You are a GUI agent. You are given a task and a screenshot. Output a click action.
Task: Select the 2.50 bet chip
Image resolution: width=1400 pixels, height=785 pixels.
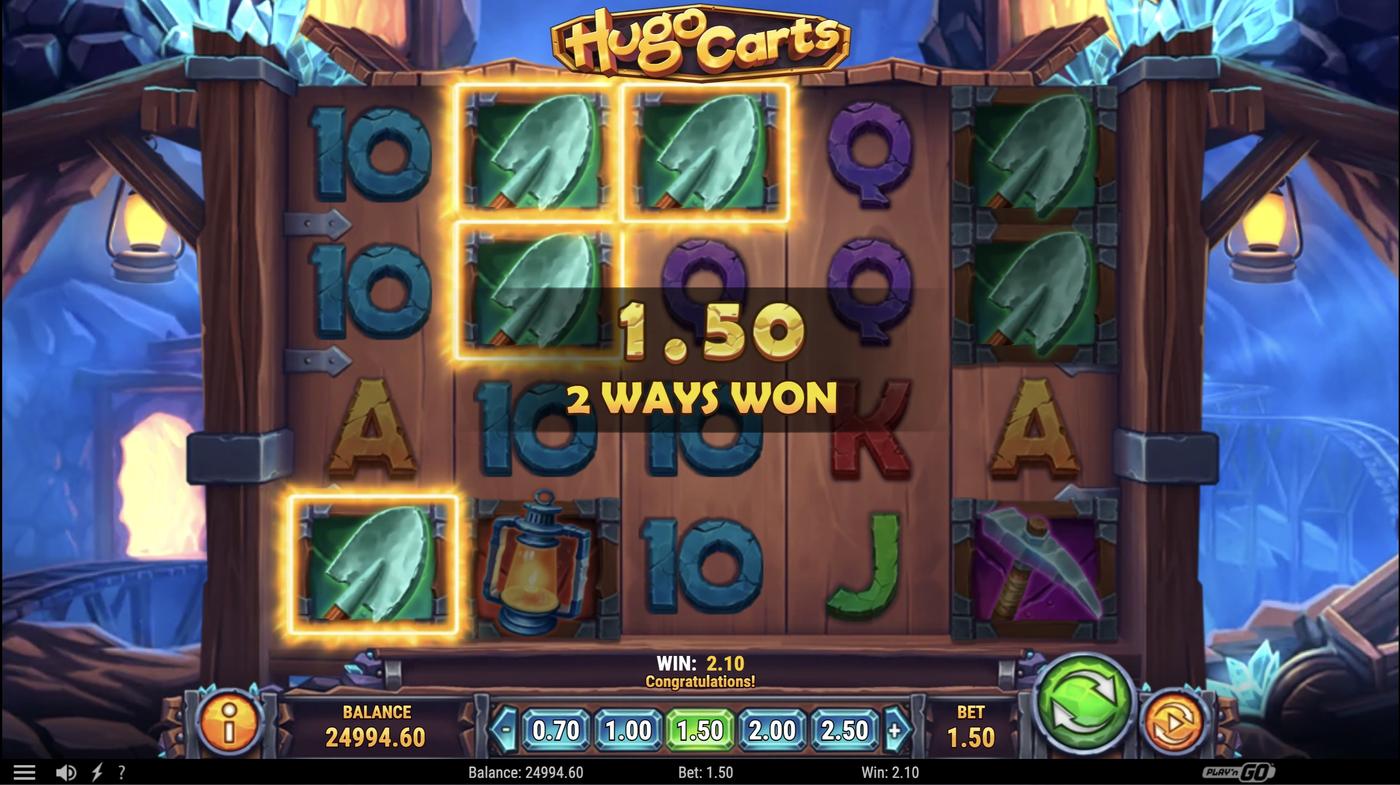coord(843,731)
